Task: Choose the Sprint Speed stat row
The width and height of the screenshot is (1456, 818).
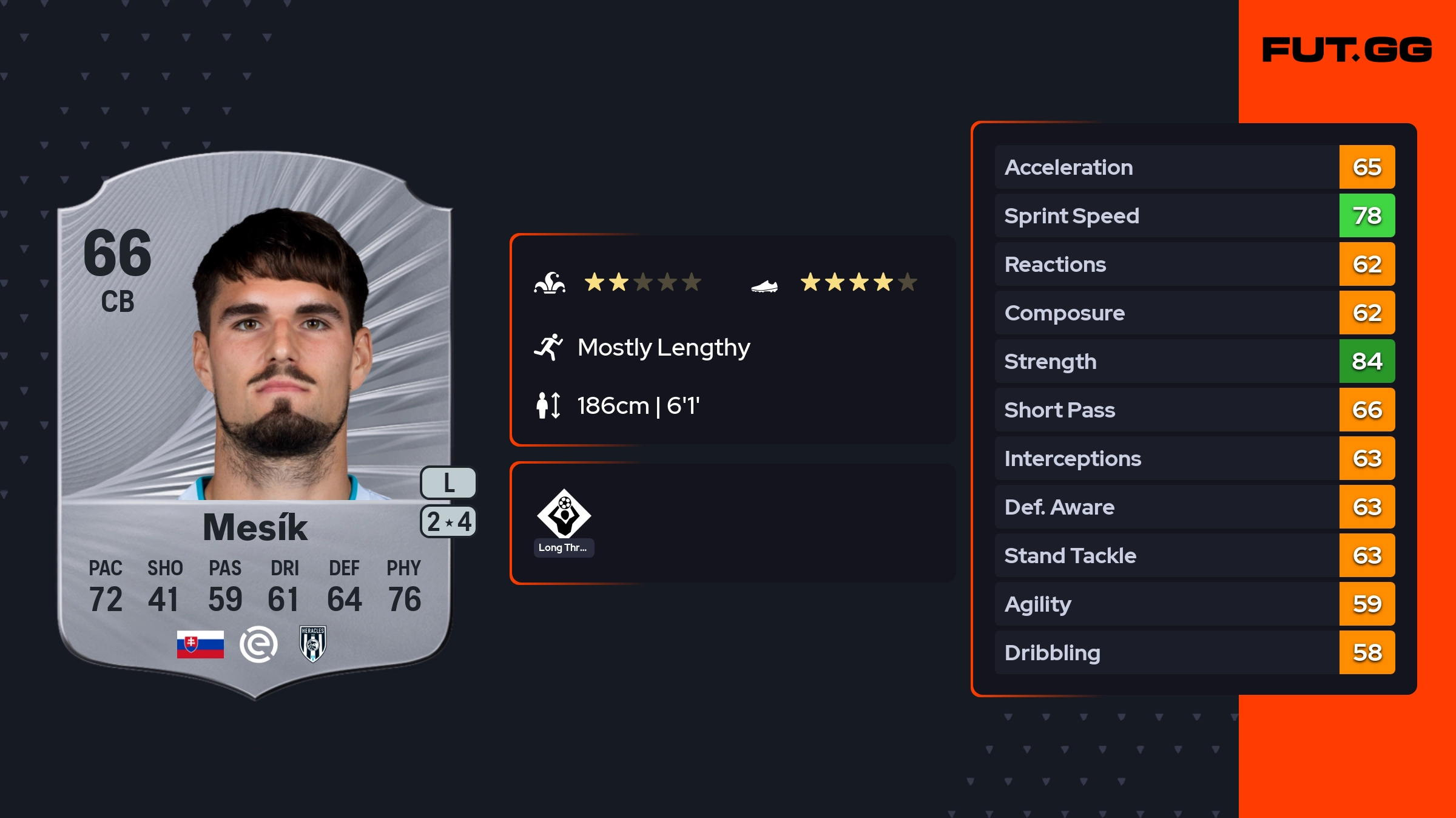Action: [x=1194, y=216]
